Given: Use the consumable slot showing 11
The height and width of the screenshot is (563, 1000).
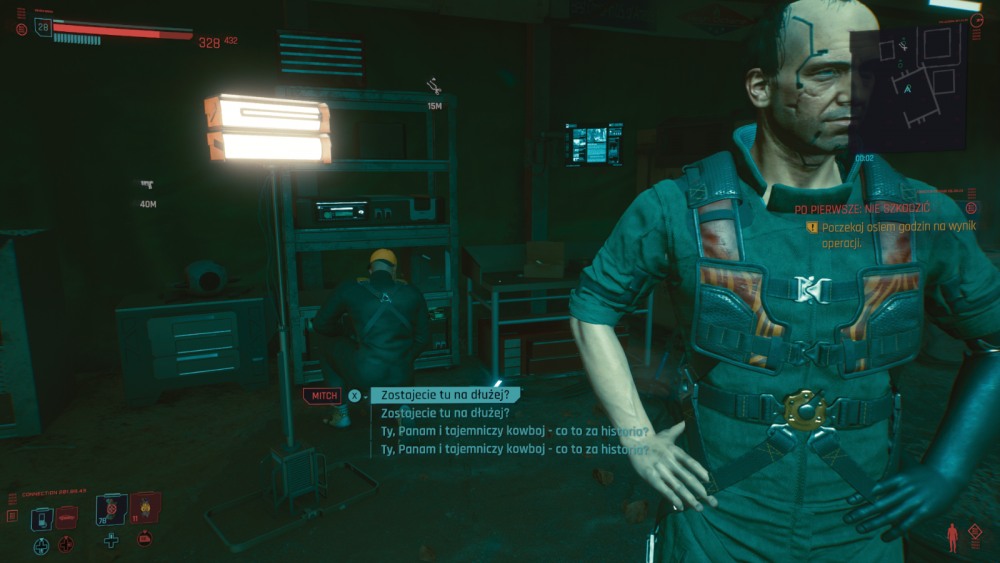Looking at the screenshot, I should point(145,508).
